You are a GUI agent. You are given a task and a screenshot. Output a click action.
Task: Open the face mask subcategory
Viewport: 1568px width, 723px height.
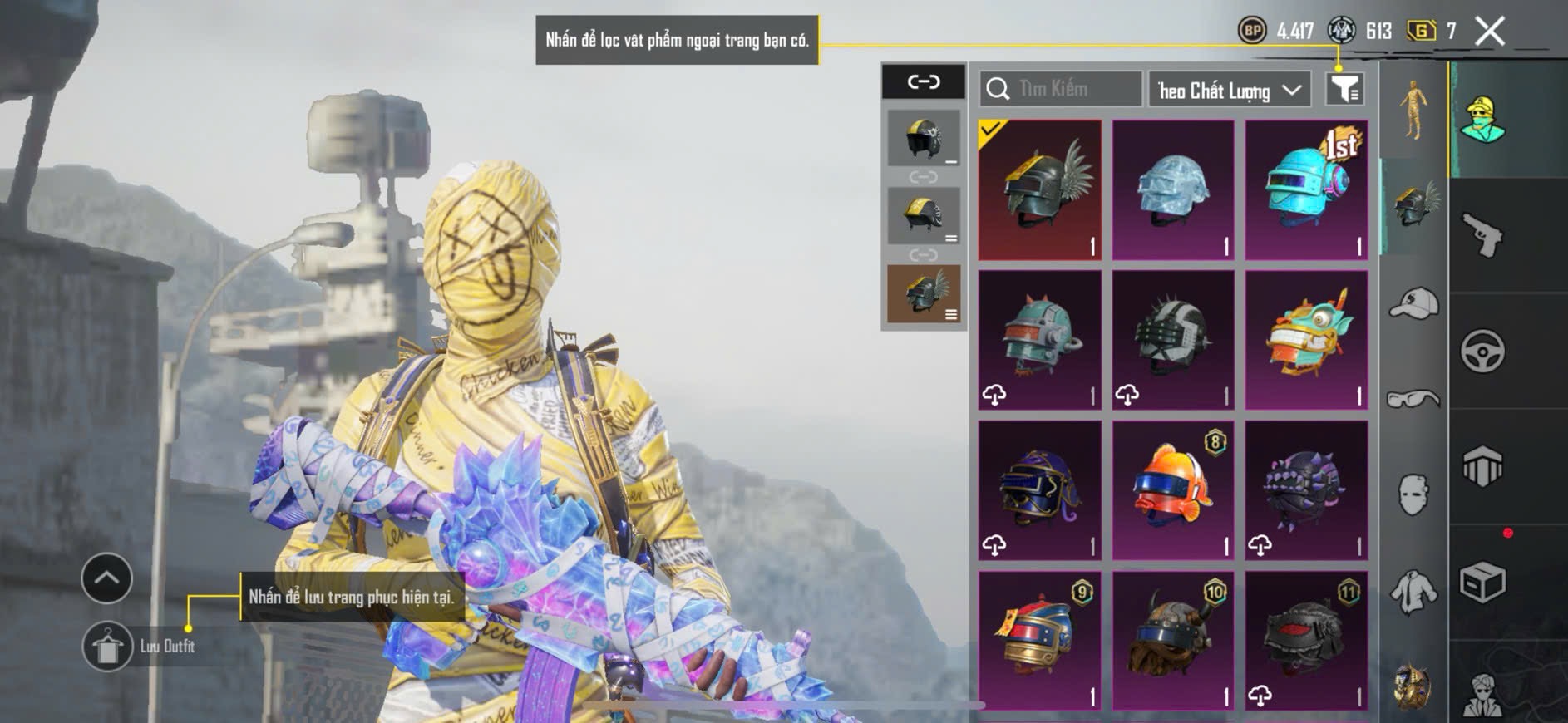pos(1413,494)
